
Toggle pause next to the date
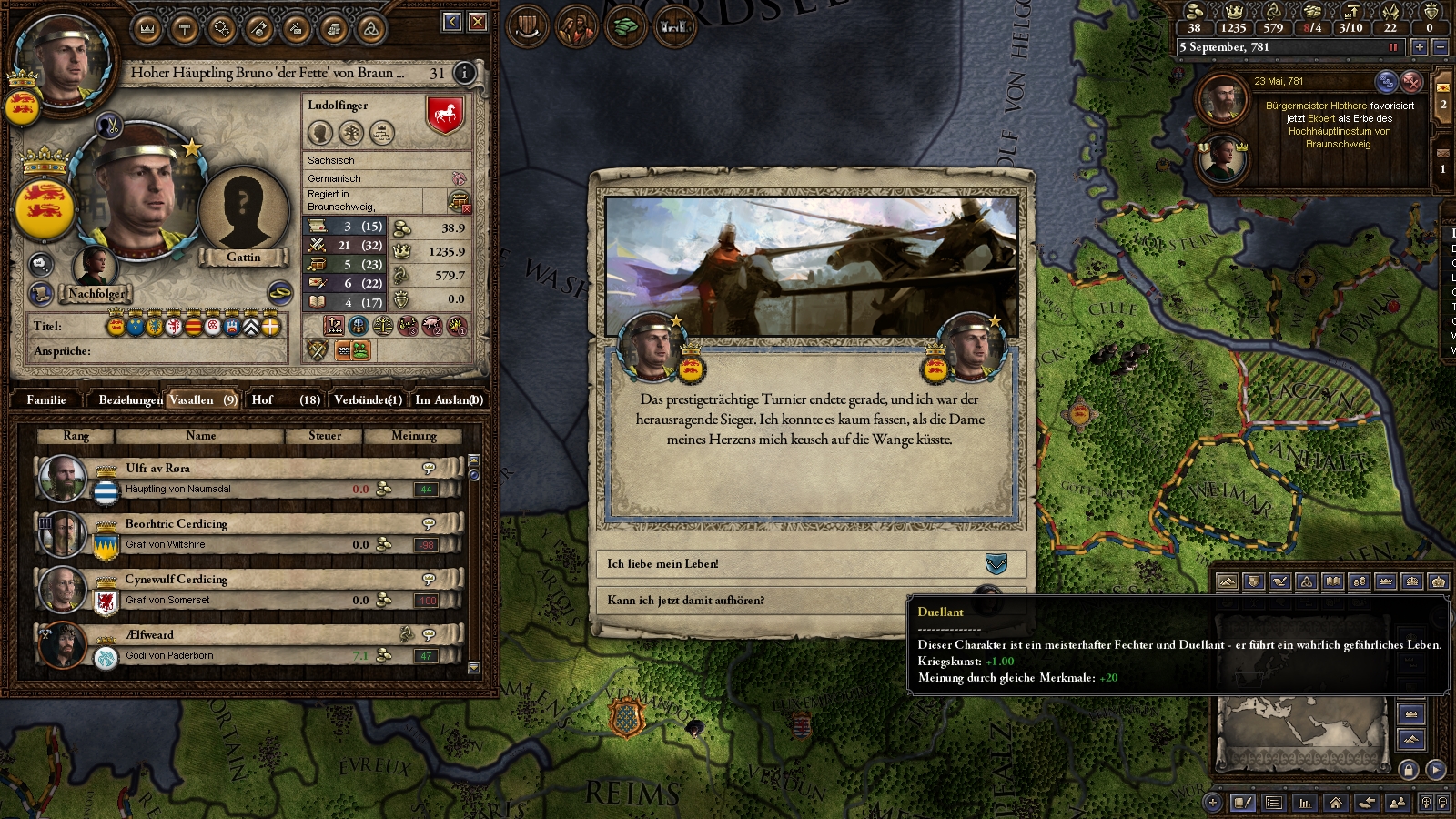(1392, 47)
